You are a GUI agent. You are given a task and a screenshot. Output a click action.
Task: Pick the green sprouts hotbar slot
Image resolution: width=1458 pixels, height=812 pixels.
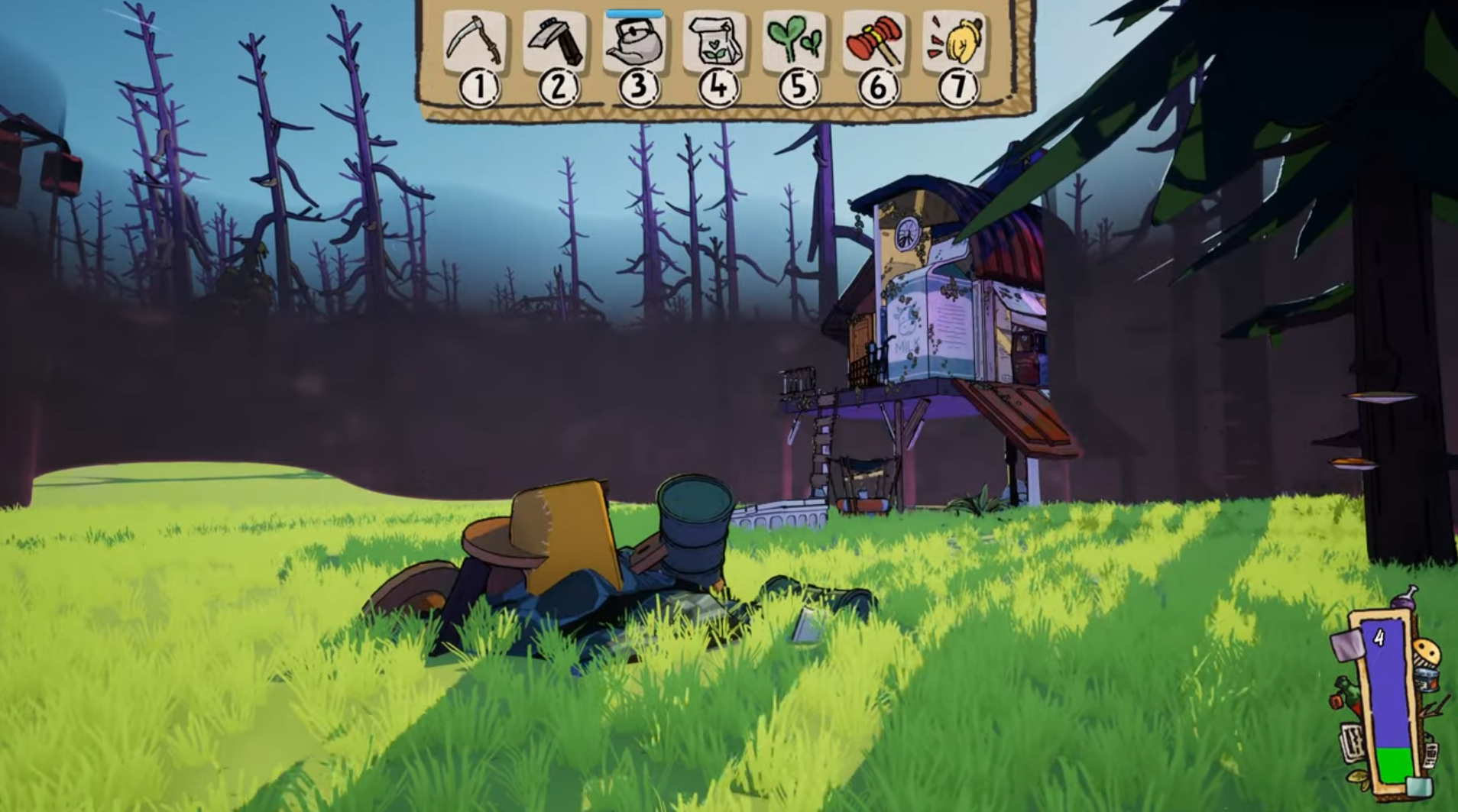(x=795, y=42)
